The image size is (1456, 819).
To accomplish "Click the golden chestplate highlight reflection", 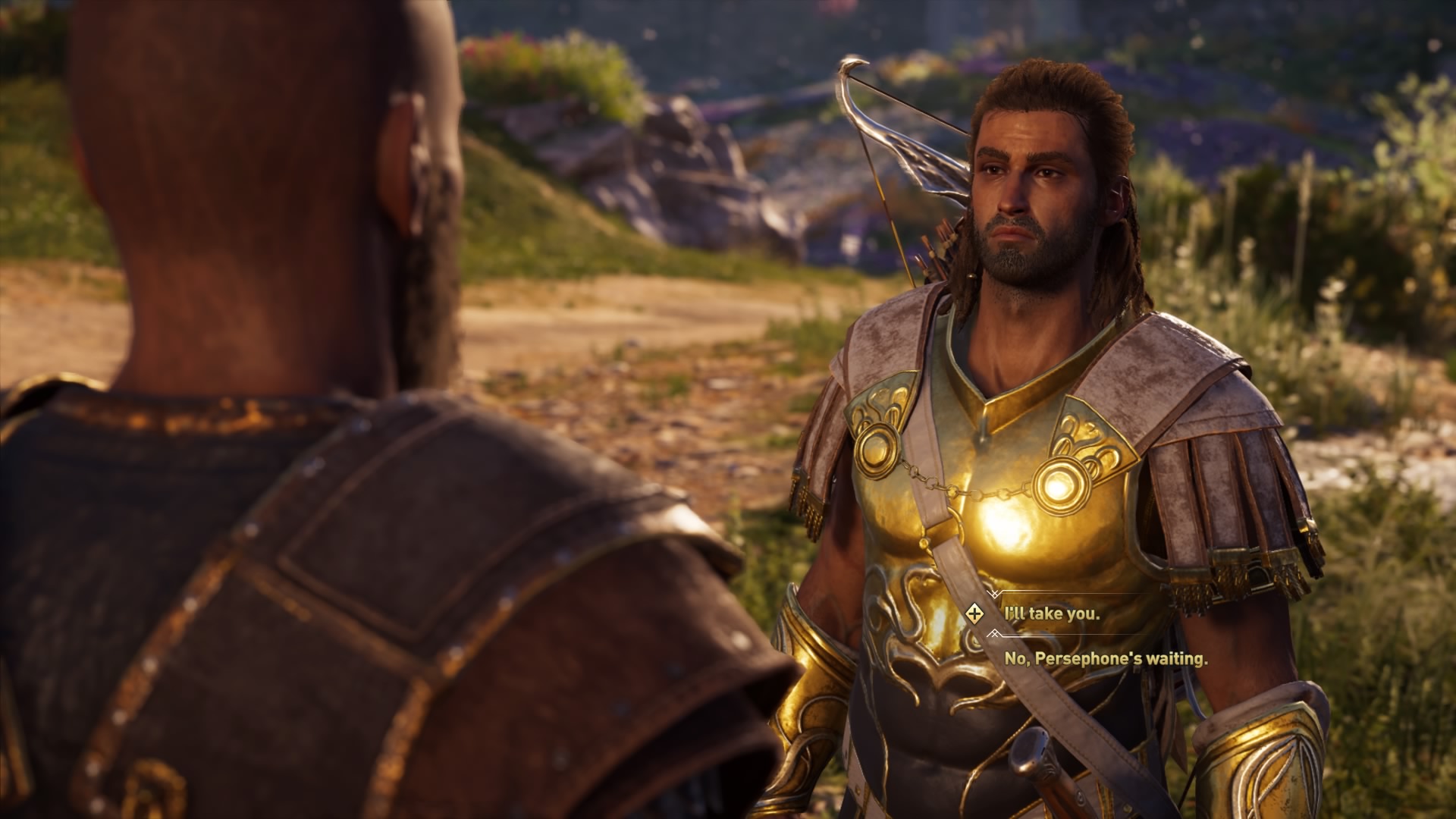I will (1009, 523).
